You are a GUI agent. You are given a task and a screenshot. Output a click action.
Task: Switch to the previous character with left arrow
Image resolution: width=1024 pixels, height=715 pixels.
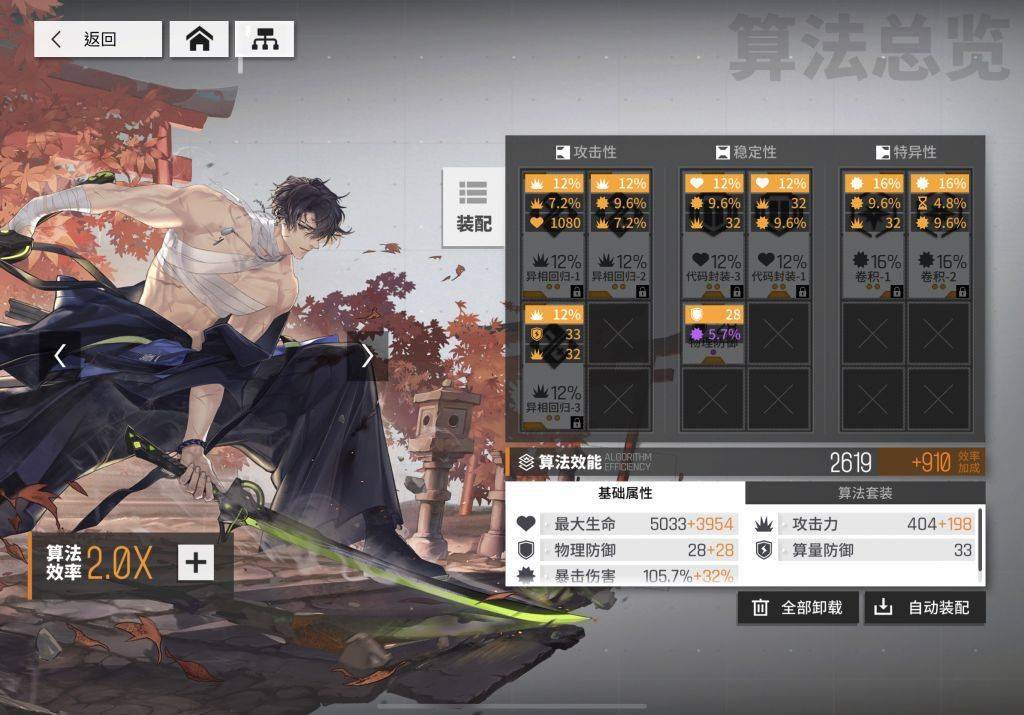(60, 355)
